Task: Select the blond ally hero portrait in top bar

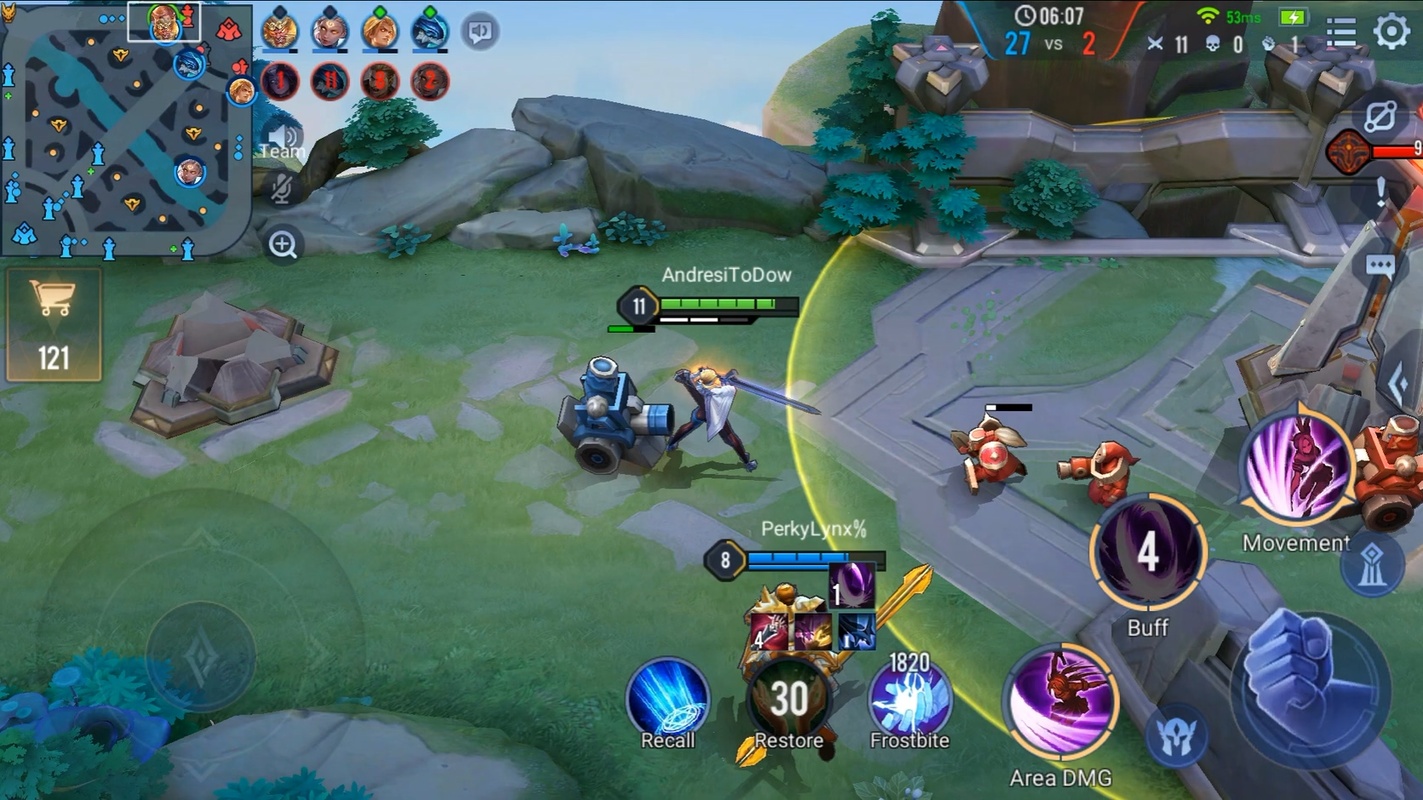Action: click(x=380, y=31)
